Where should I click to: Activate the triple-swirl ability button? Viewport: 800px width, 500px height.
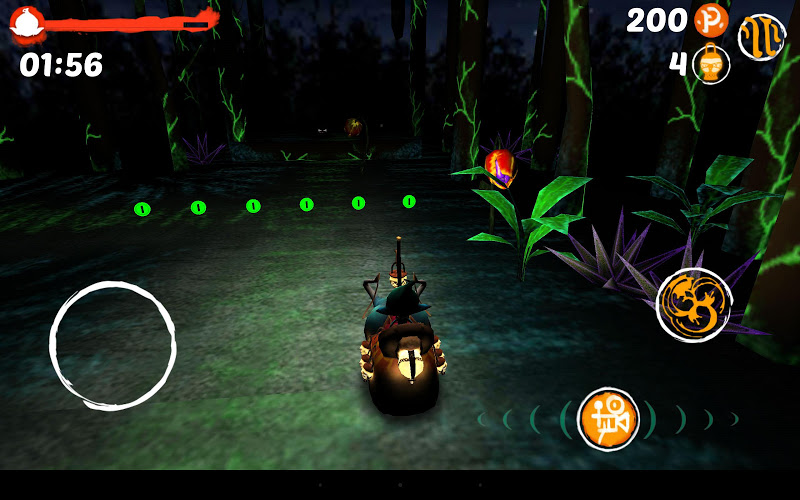click(x=694, y=304)
